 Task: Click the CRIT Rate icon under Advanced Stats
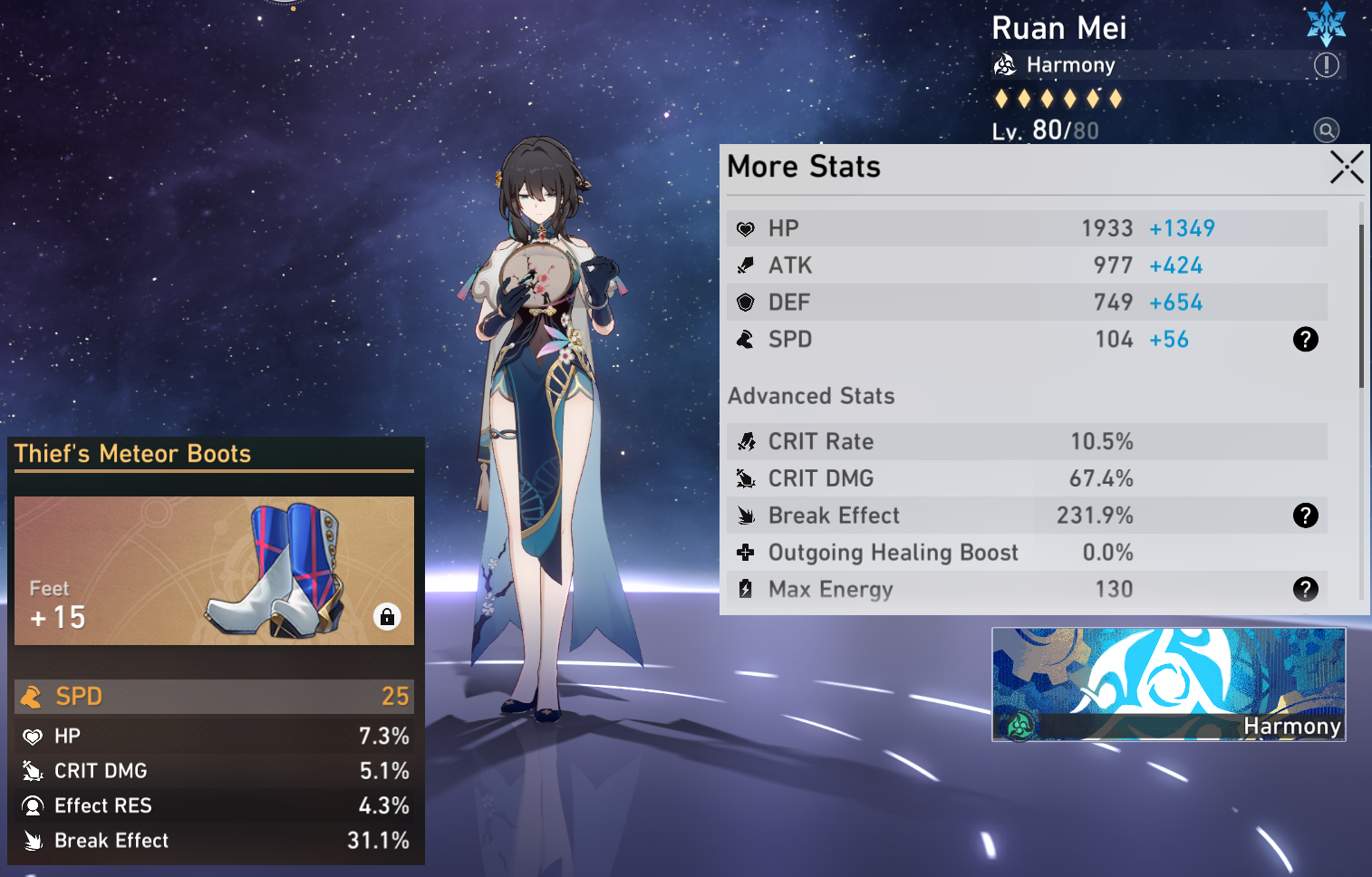coord(744,441)
